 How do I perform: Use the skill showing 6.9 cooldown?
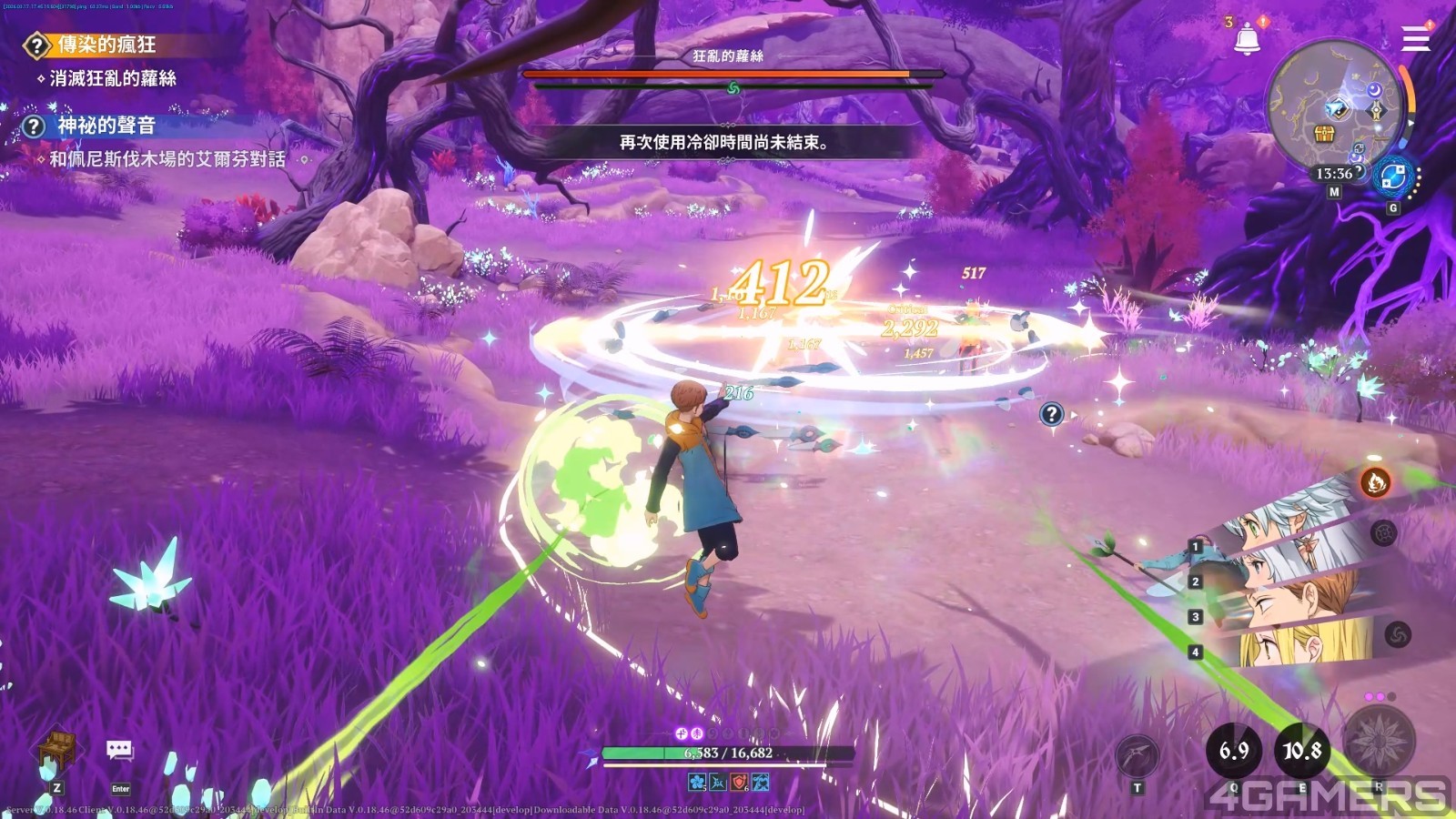click(1234, 751)
